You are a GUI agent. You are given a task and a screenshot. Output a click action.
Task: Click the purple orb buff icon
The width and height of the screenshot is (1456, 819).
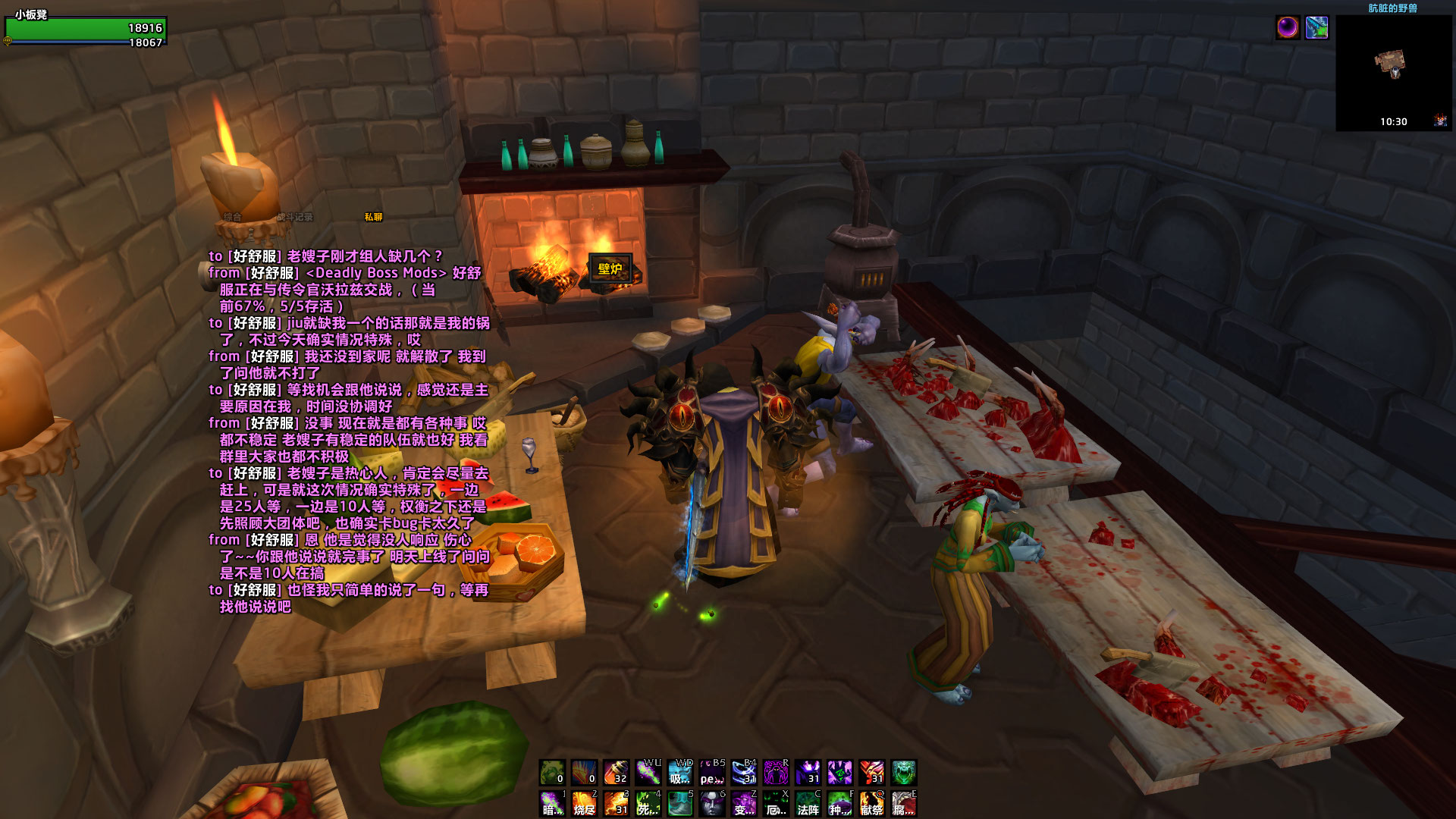pos(1288,28)
